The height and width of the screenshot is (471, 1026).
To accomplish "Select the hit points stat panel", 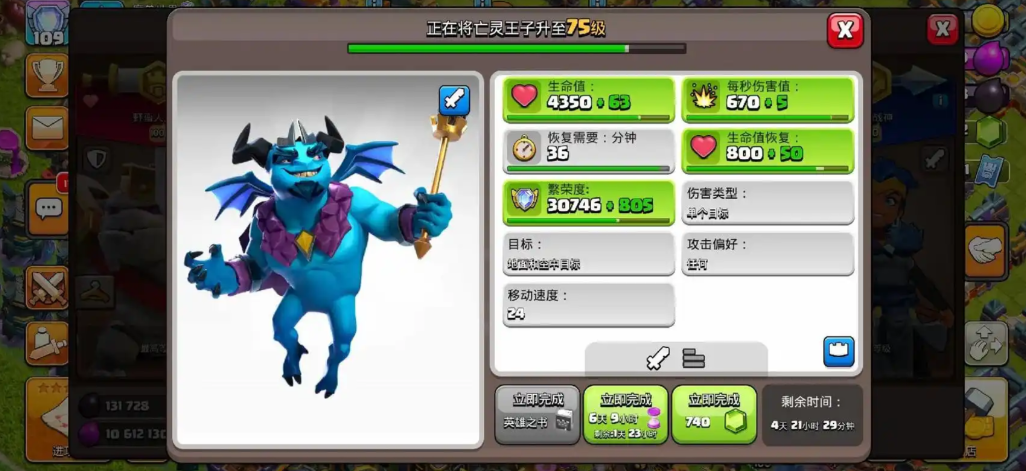I will (588, 99).
